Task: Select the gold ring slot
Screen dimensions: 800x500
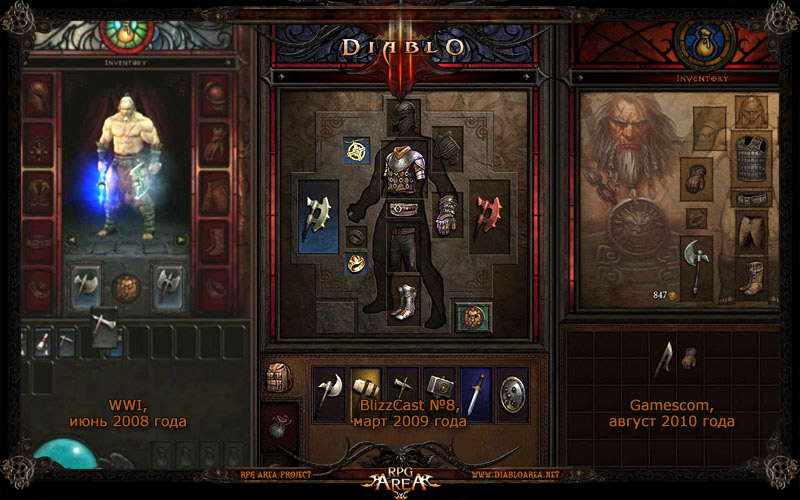Action: tap(355, 263)
